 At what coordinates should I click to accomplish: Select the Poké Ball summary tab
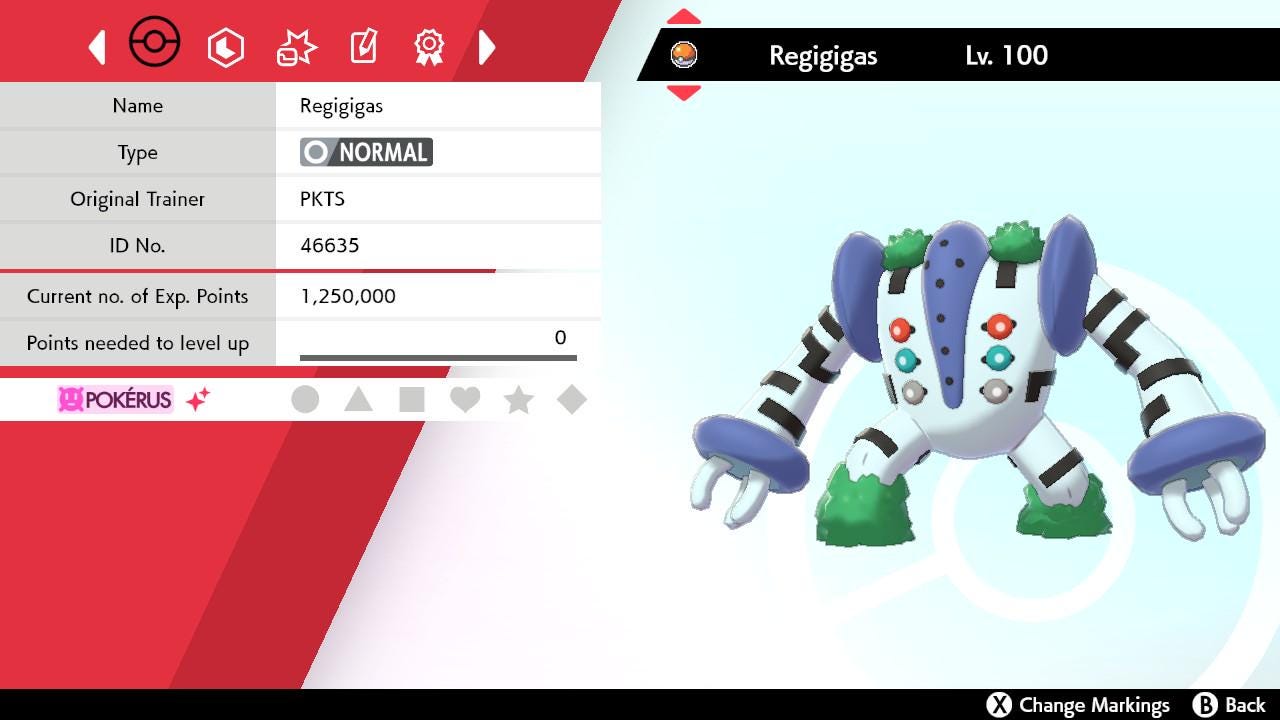tap(155, 45)
